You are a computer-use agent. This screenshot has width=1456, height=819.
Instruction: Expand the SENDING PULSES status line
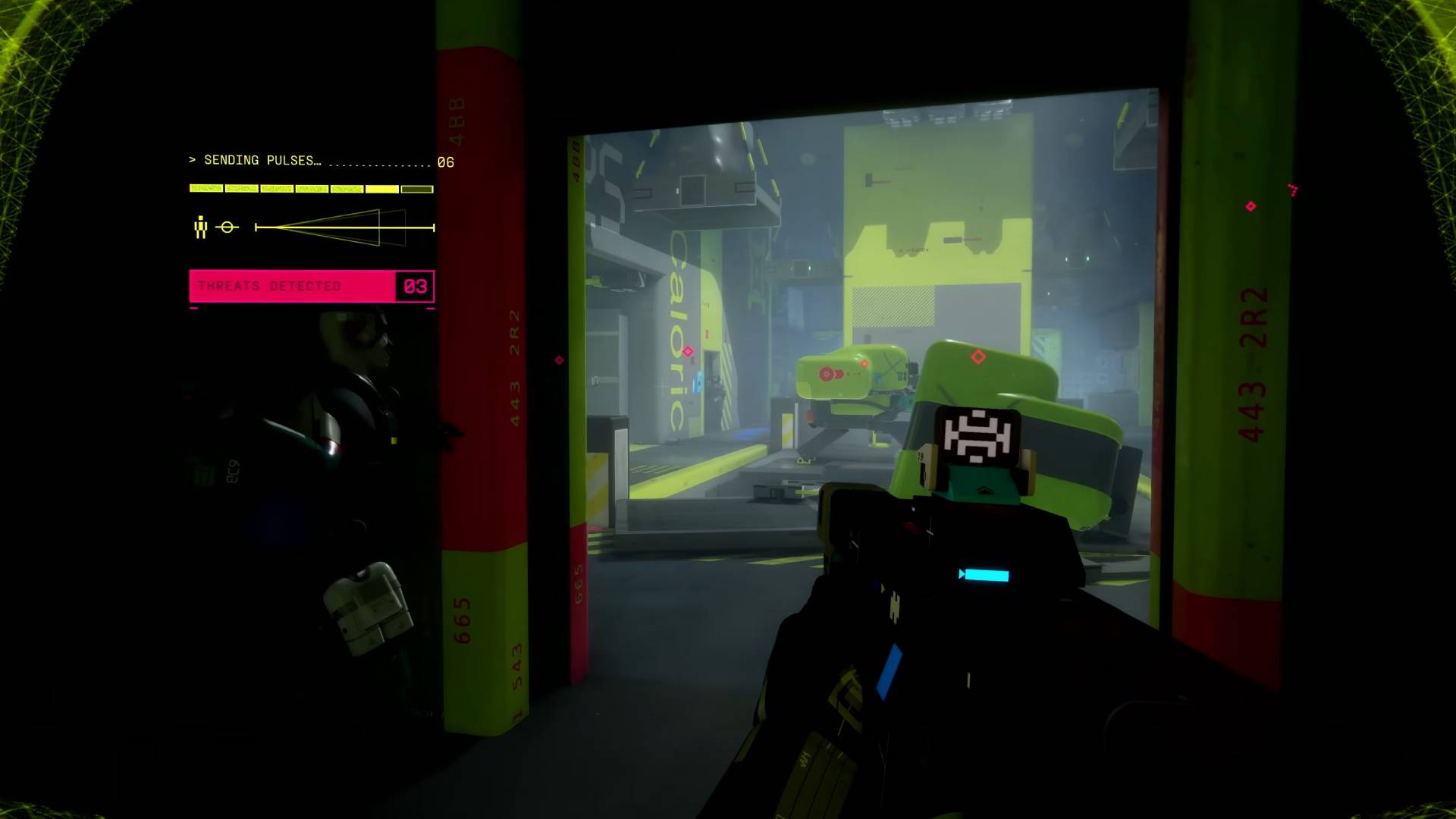262,159
